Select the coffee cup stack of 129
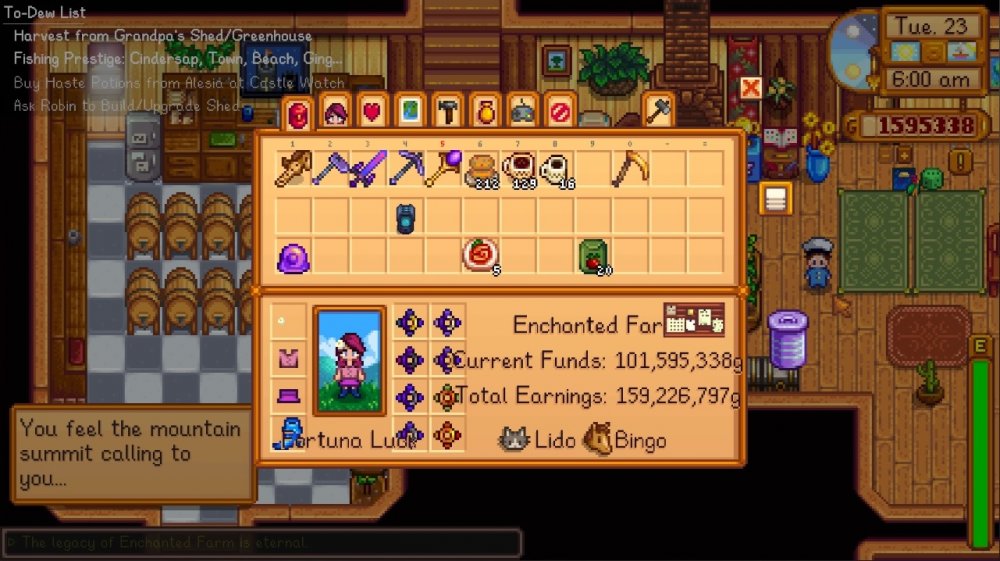 pyautogui.click(x=518, y=170)
